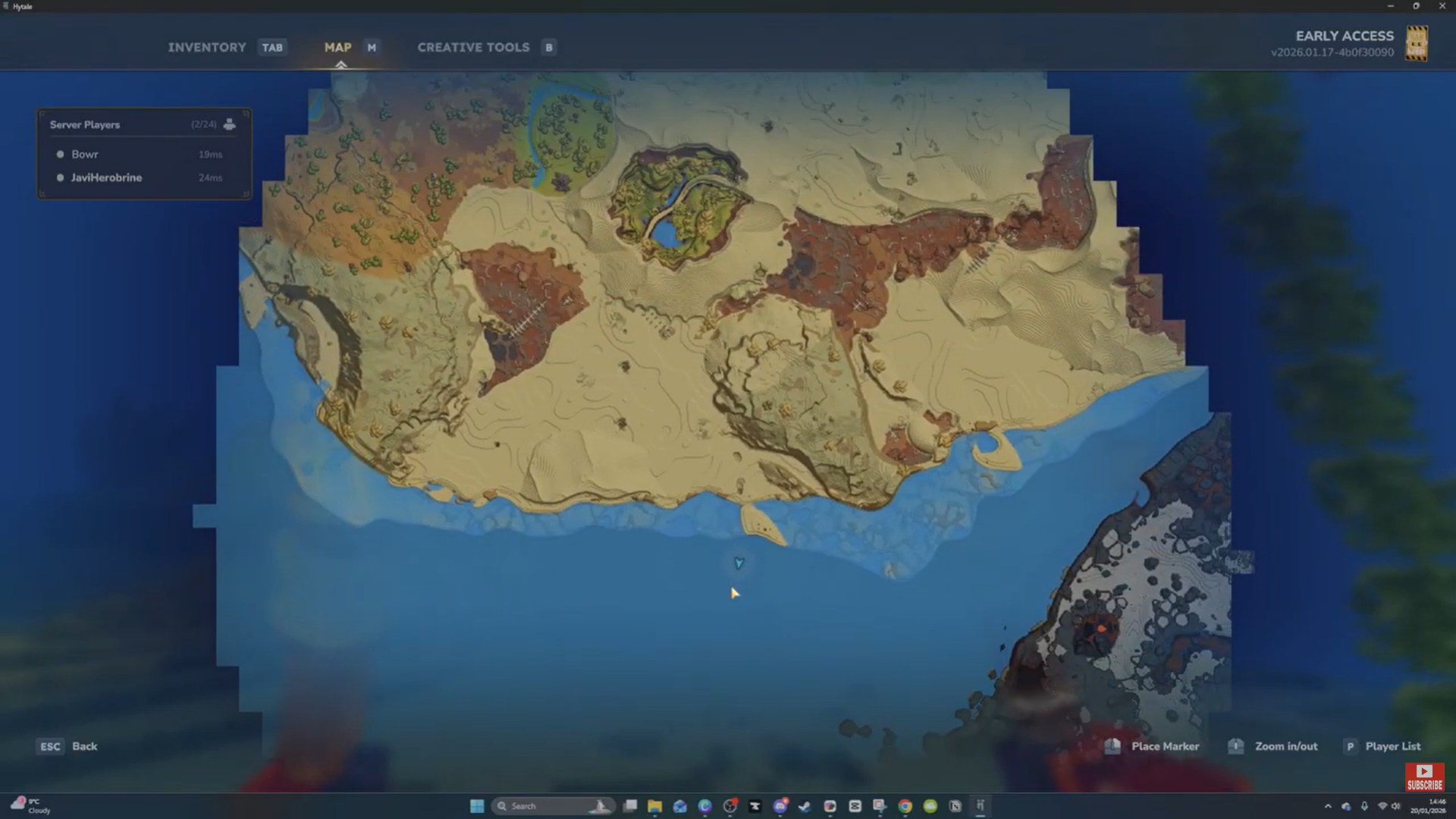This screenshot has width=1456, height=819.
Task: Launch Steam from the taskbar
Action: (x=803, y=805)
